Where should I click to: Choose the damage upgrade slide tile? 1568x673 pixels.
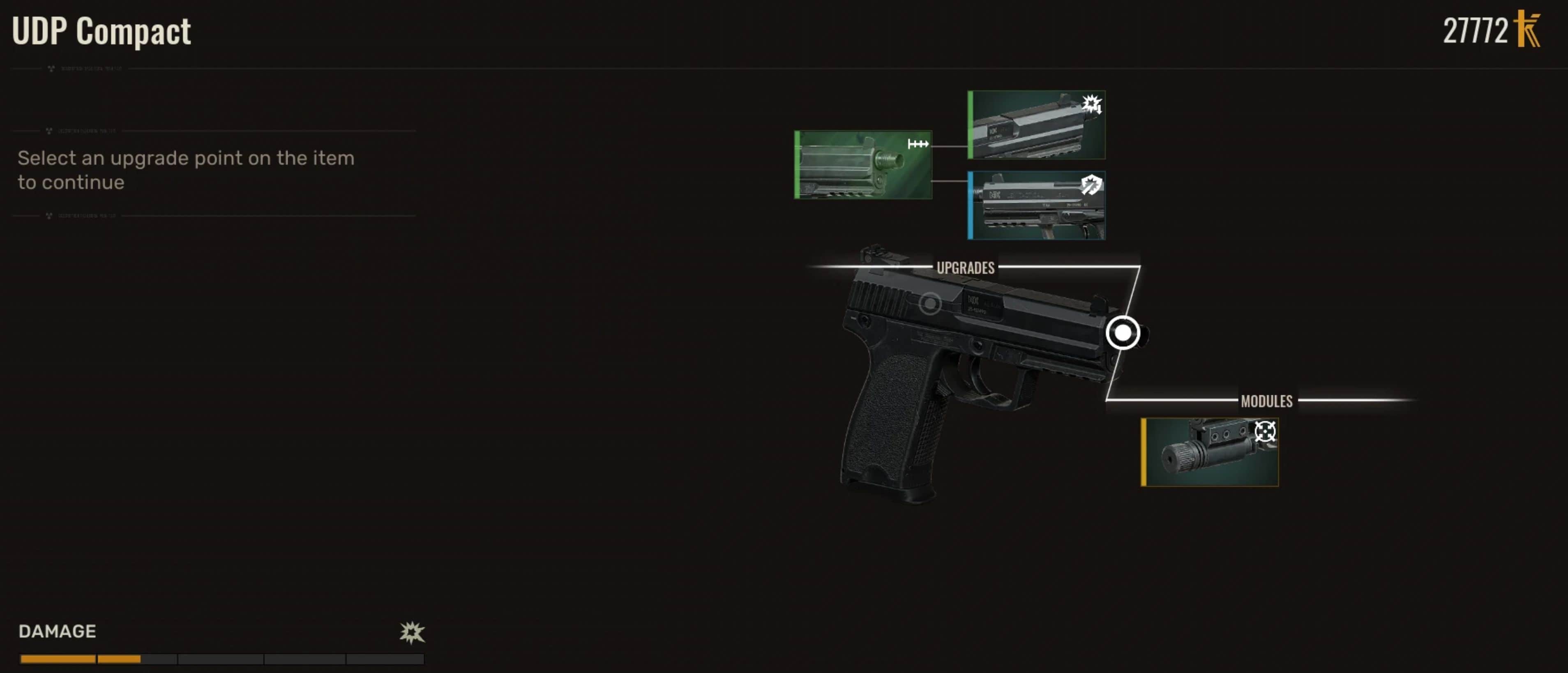click(x=1037, y=125)
